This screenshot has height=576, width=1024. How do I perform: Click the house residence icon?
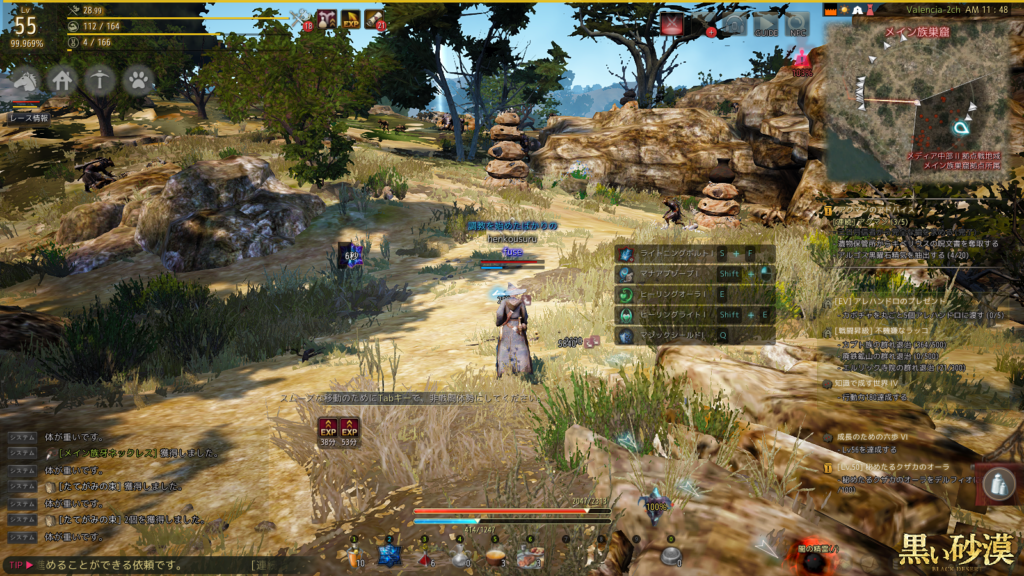(x=62, y=80)
